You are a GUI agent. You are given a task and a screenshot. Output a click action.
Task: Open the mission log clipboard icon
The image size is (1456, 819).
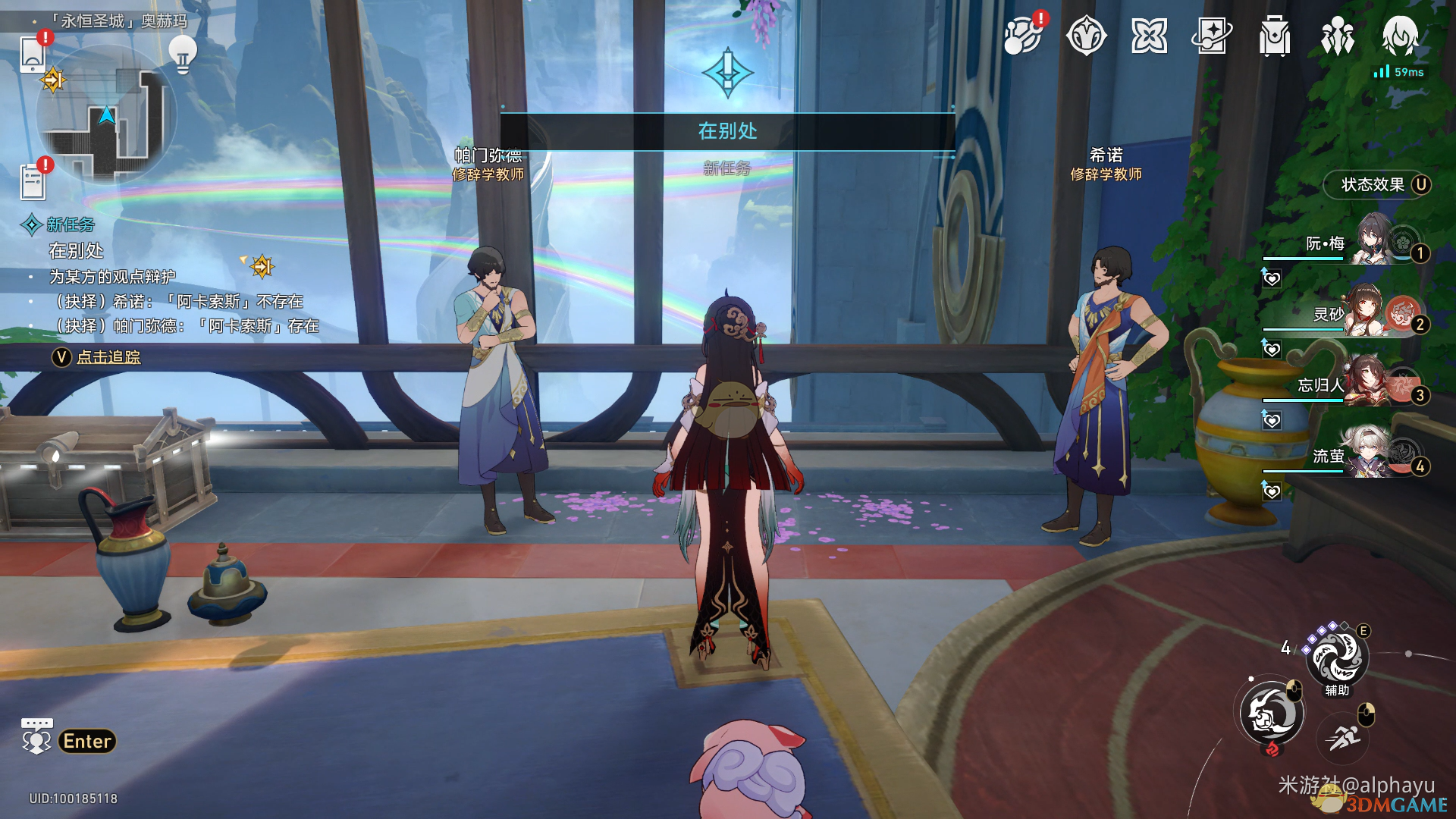33,180
